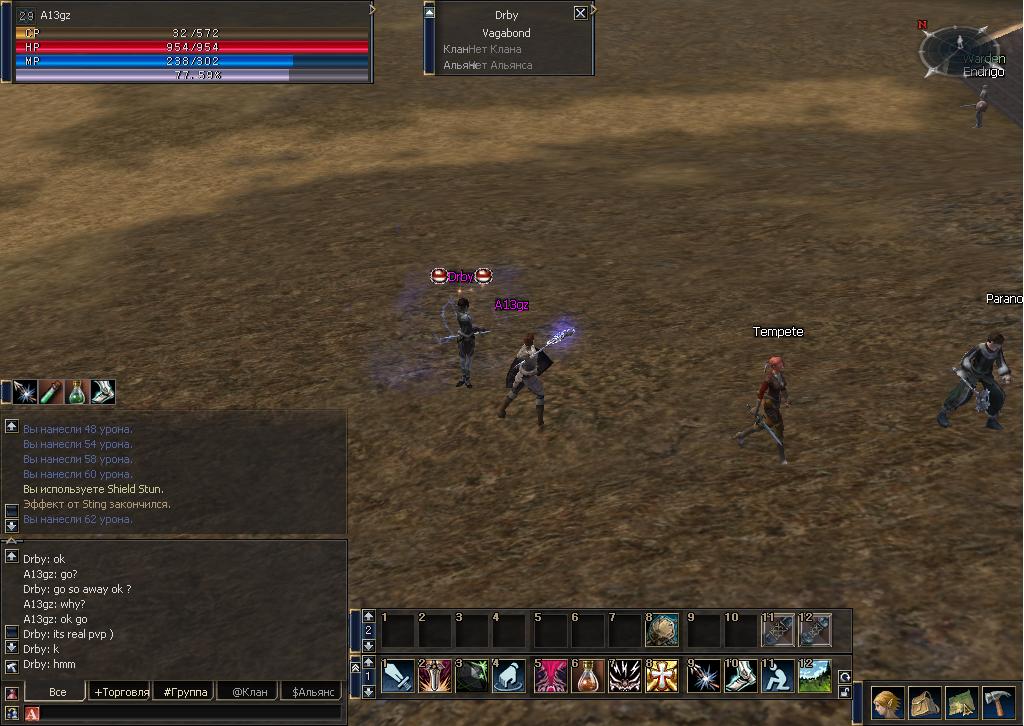1024x726 pixels.
Task: Toggle the hotbar lock icon
Action: [x=844, y=691]
